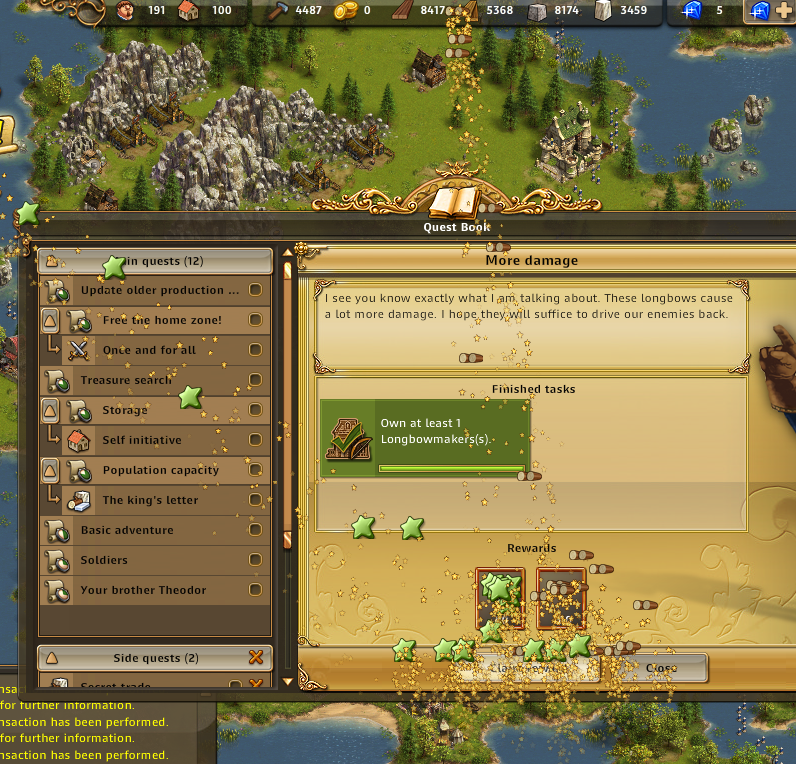Buy more gems with the plus button
Image resolution: width=796 pixels, height=764 pixels.
782,12
